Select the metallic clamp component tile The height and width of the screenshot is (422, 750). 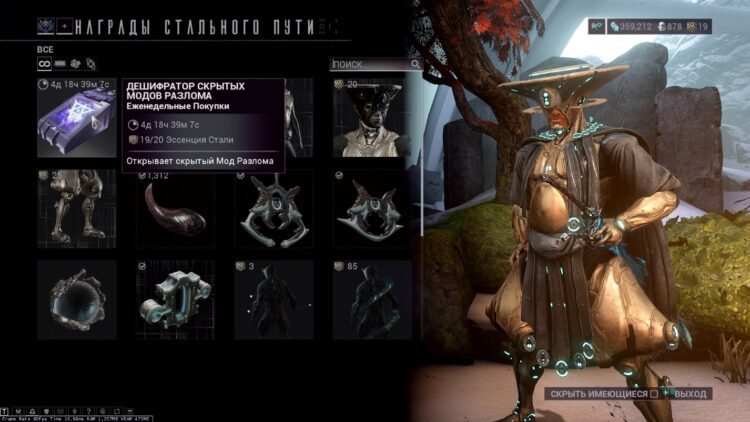pyautogui.click(x=175, y=298)
